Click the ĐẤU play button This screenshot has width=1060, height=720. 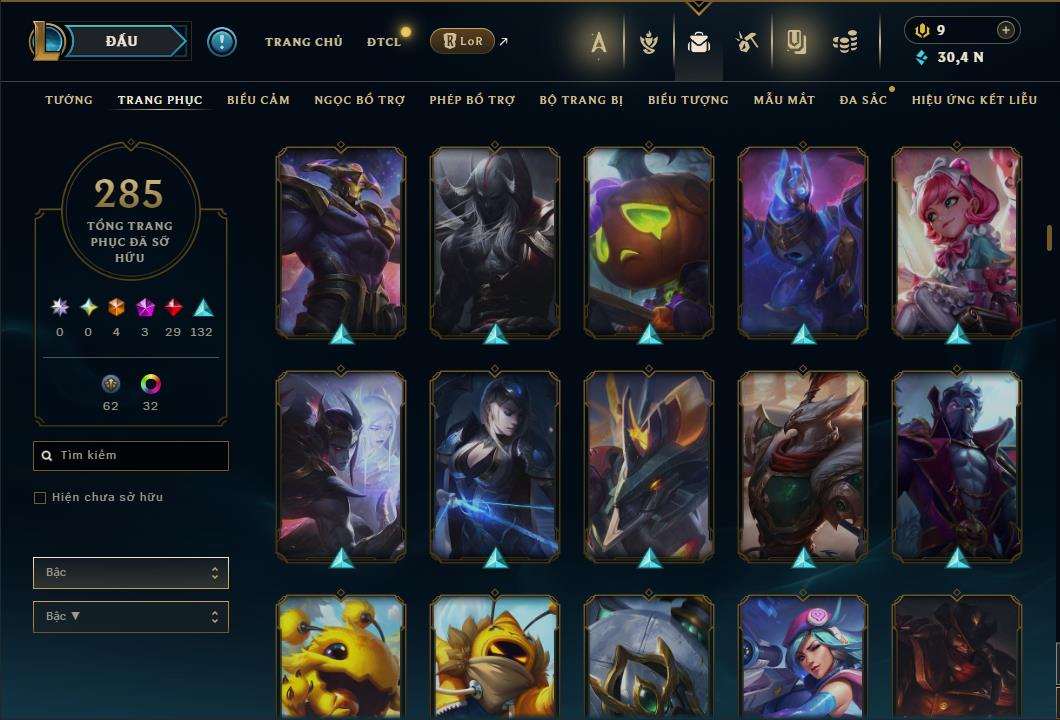(122, 41)
